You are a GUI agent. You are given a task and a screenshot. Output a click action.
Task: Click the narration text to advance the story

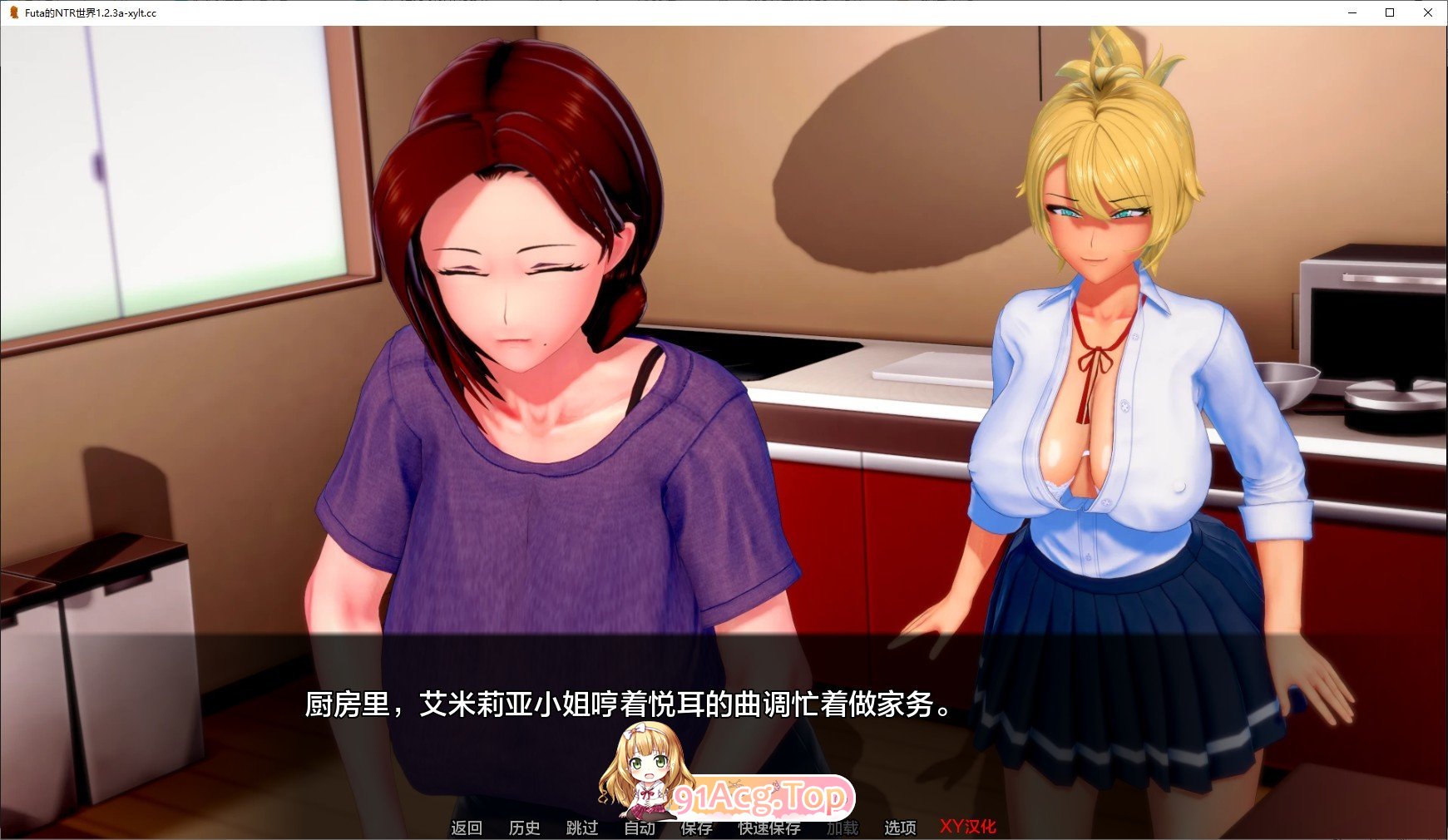tap(628, 709)
